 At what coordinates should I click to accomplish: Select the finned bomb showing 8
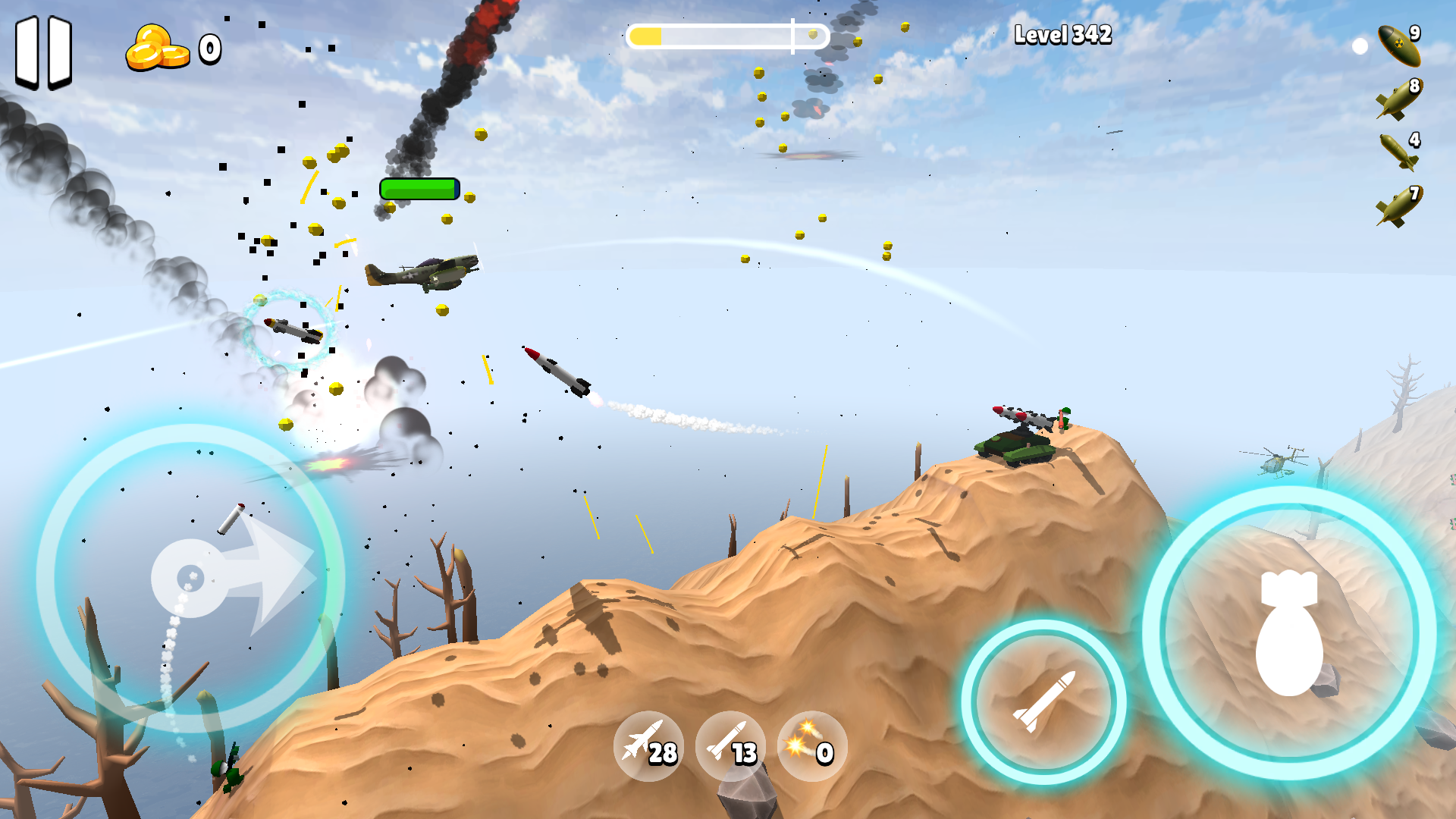pyautogui.click(x=1399, y=99)
